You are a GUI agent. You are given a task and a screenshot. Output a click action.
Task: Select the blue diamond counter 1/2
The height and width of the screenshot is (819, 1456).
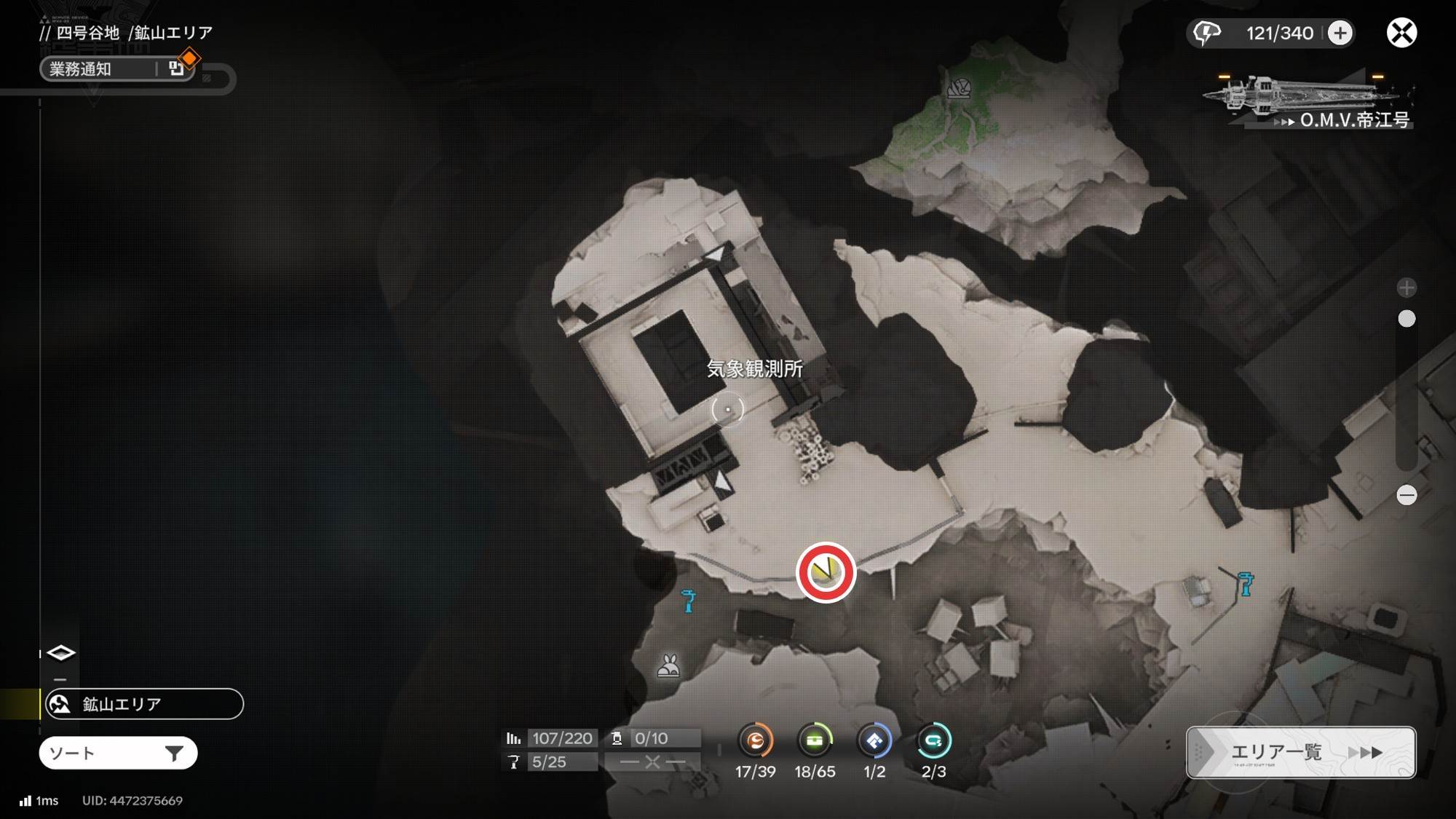coord(874,741)
